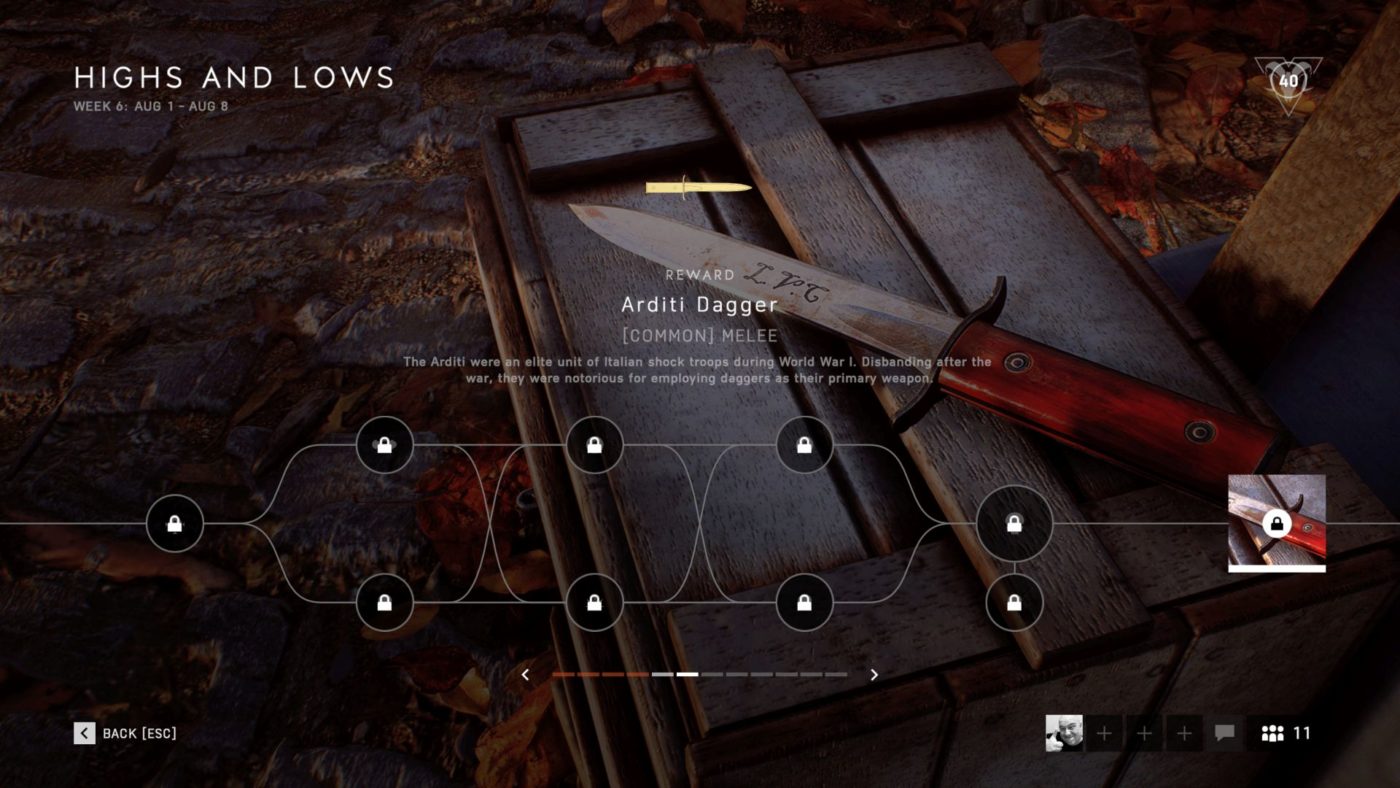Select the middle locked node on top row
1400x788 pixels.
click(x=594, y=444)
